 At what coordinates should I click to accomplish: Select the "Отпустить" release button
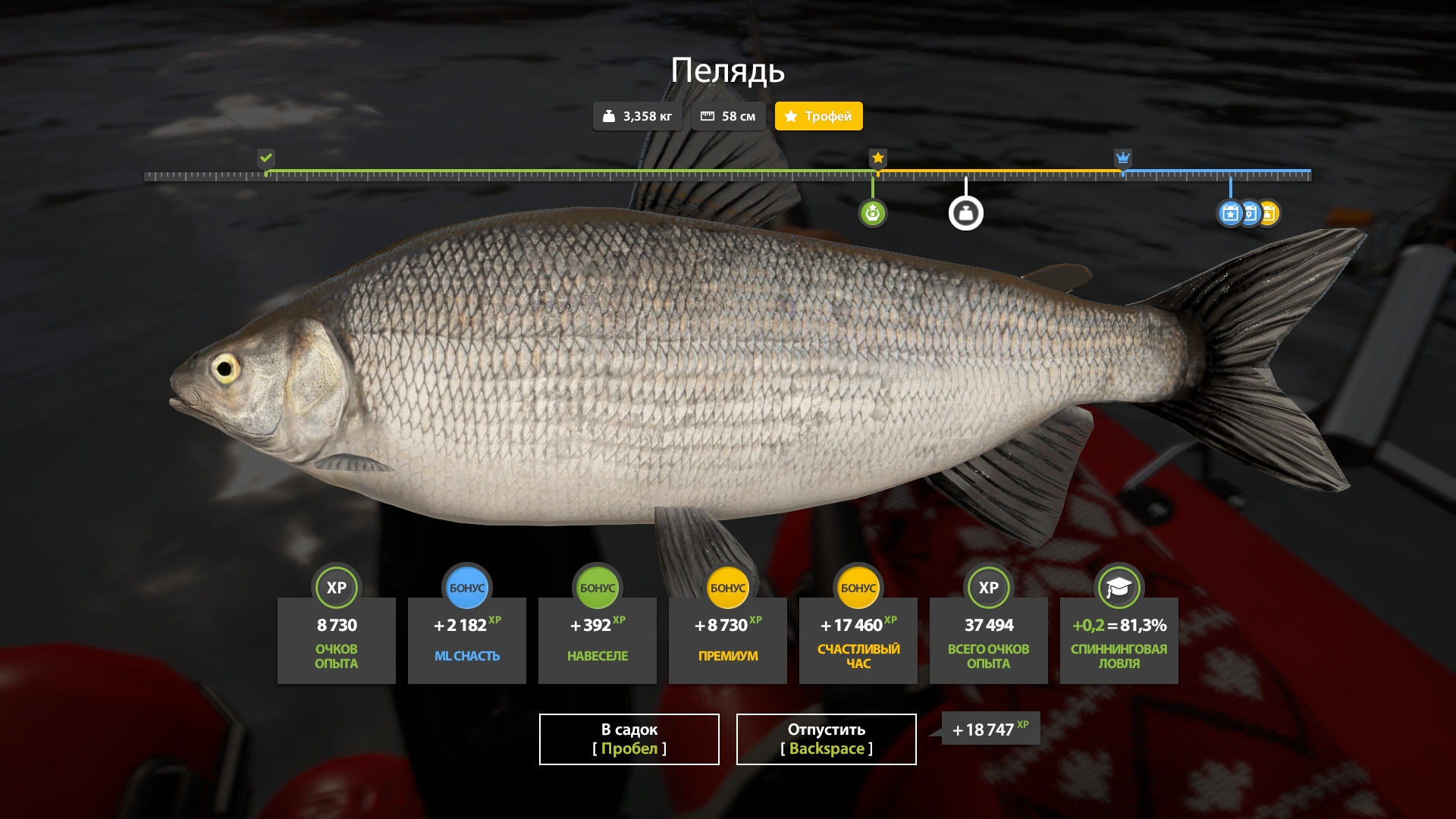click(826, 739)
